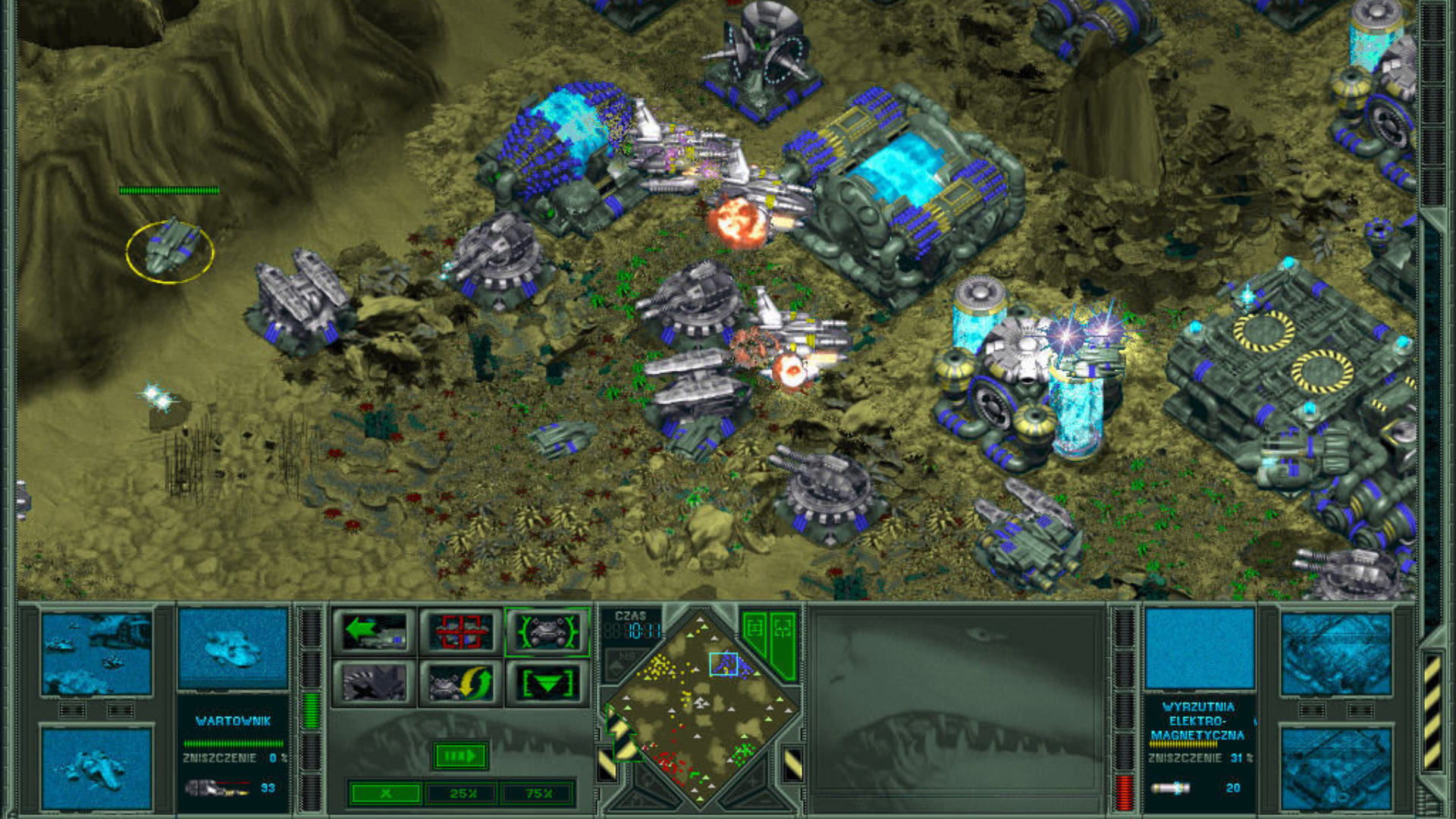The width and height of the screenshot is (1456, 819).
Task: Activate the 25% speed button
Action: pos(463,795)
